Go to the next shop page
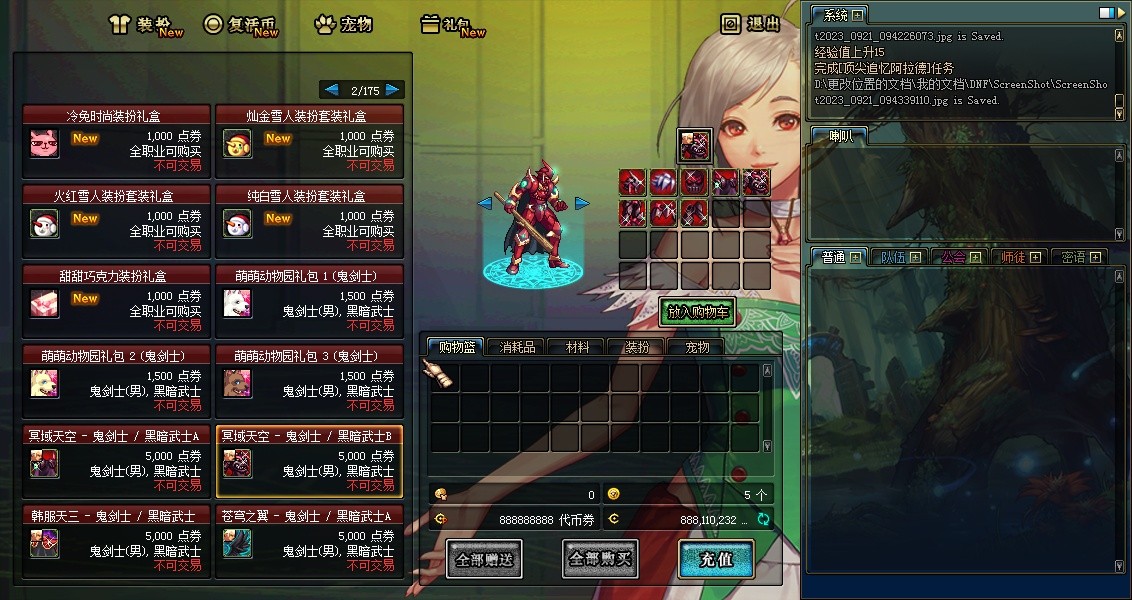Screen dimensions: 1132x600 (x=394, y=89)
